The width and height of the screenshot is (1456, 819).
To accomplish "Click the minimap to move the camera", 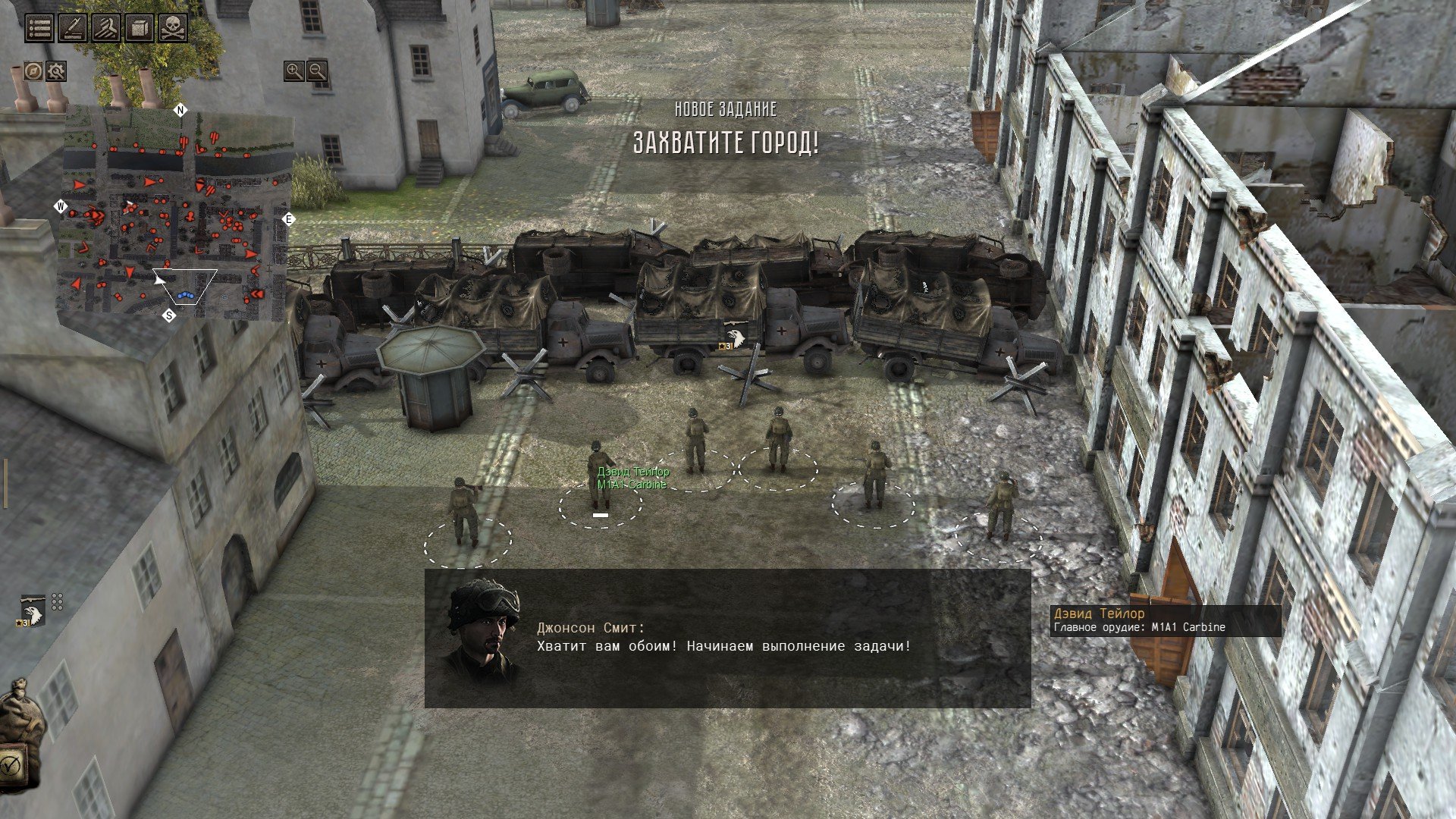I will pos(178,212).
